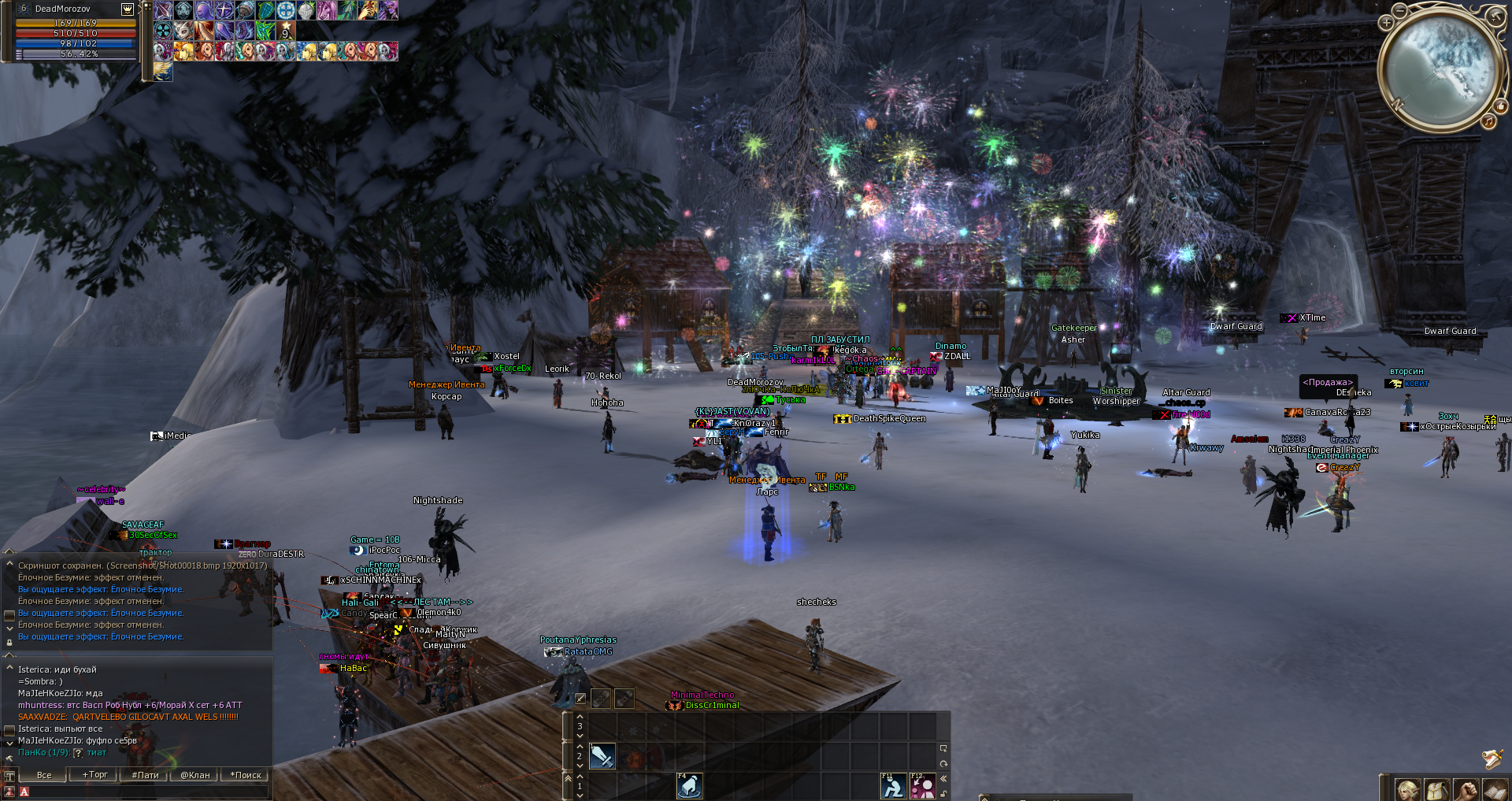The height and width of the screenshot is (801, 1512).
Task: Show the @Клан clan chat tab
Action: click(x=195, y=775)
